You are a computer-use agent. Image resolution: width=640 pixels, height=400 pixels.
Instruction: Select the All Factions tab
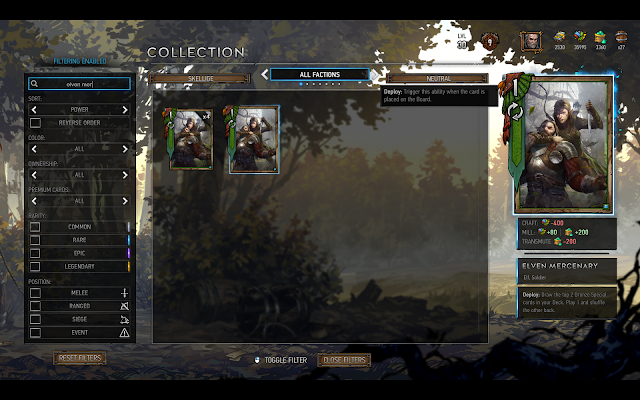pos(319,74)
